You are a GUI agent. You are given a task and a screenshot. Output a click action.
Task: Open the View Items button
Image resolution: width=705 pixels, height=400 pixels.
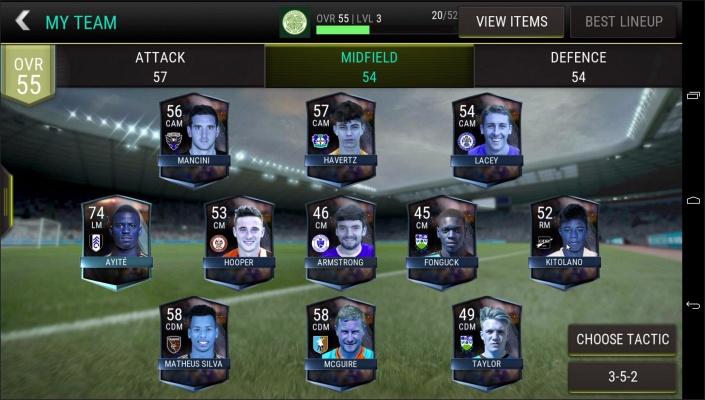(x=511, y=22)
